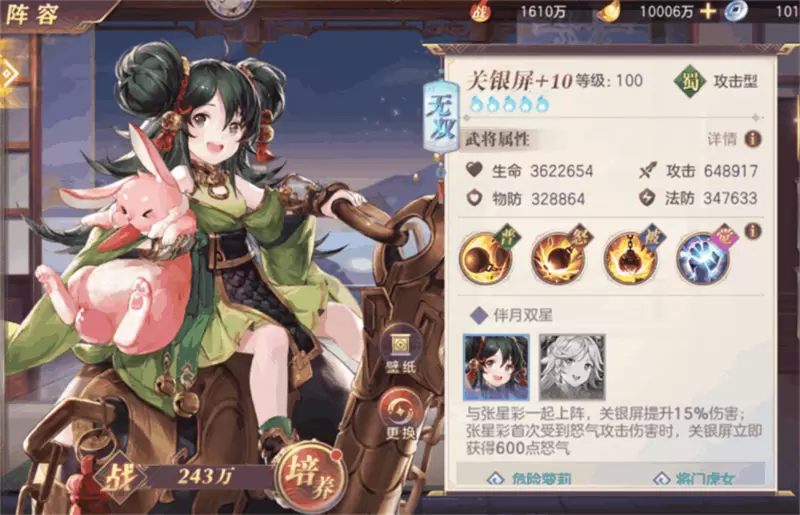The image size is (800, 515).
Task: Select the 怒 rage skill icon
Action: 557,256
